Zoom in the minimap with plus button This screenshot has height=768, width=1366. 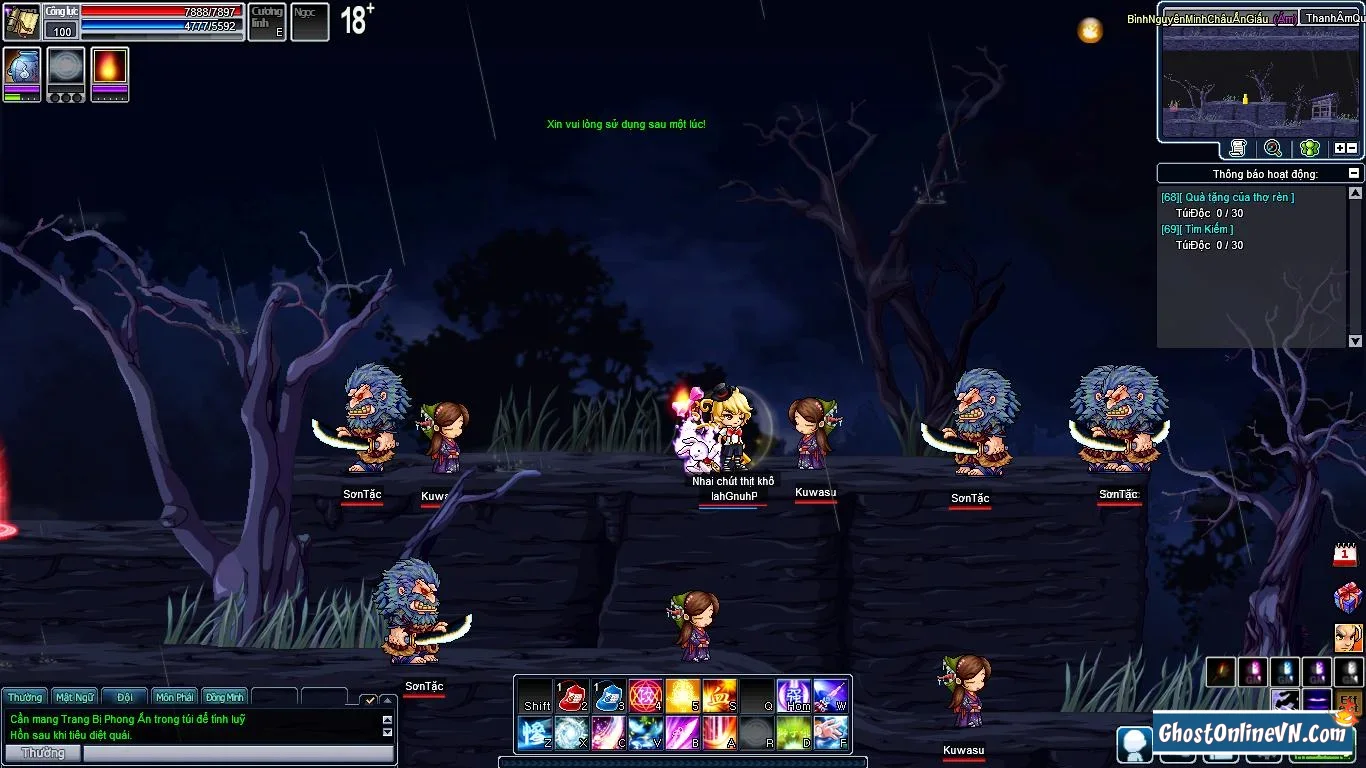click(x=1339, y=148)
